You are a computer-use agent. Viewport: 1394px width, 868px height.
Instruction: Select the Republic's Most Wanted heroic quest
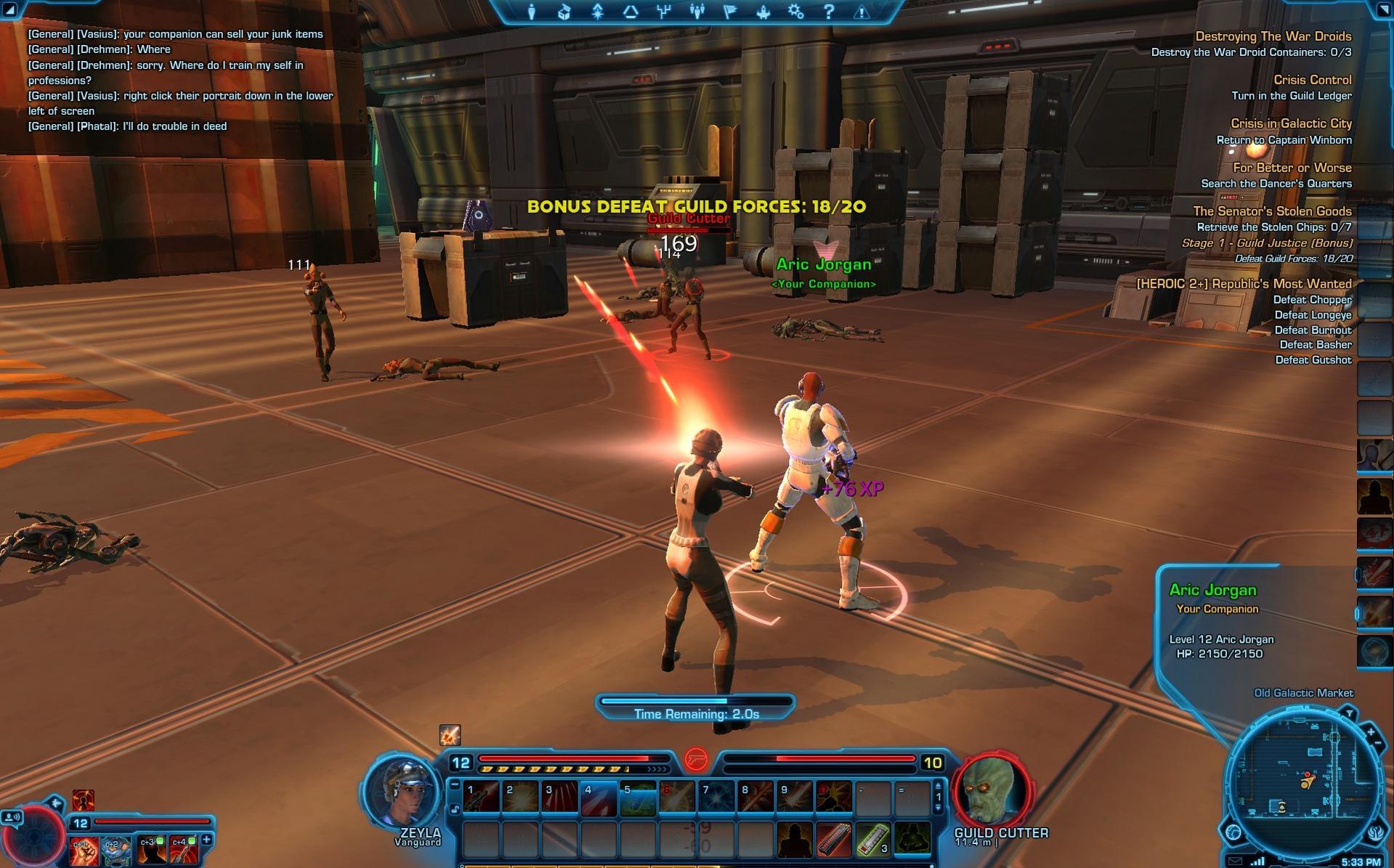[x=1244, y=284]
